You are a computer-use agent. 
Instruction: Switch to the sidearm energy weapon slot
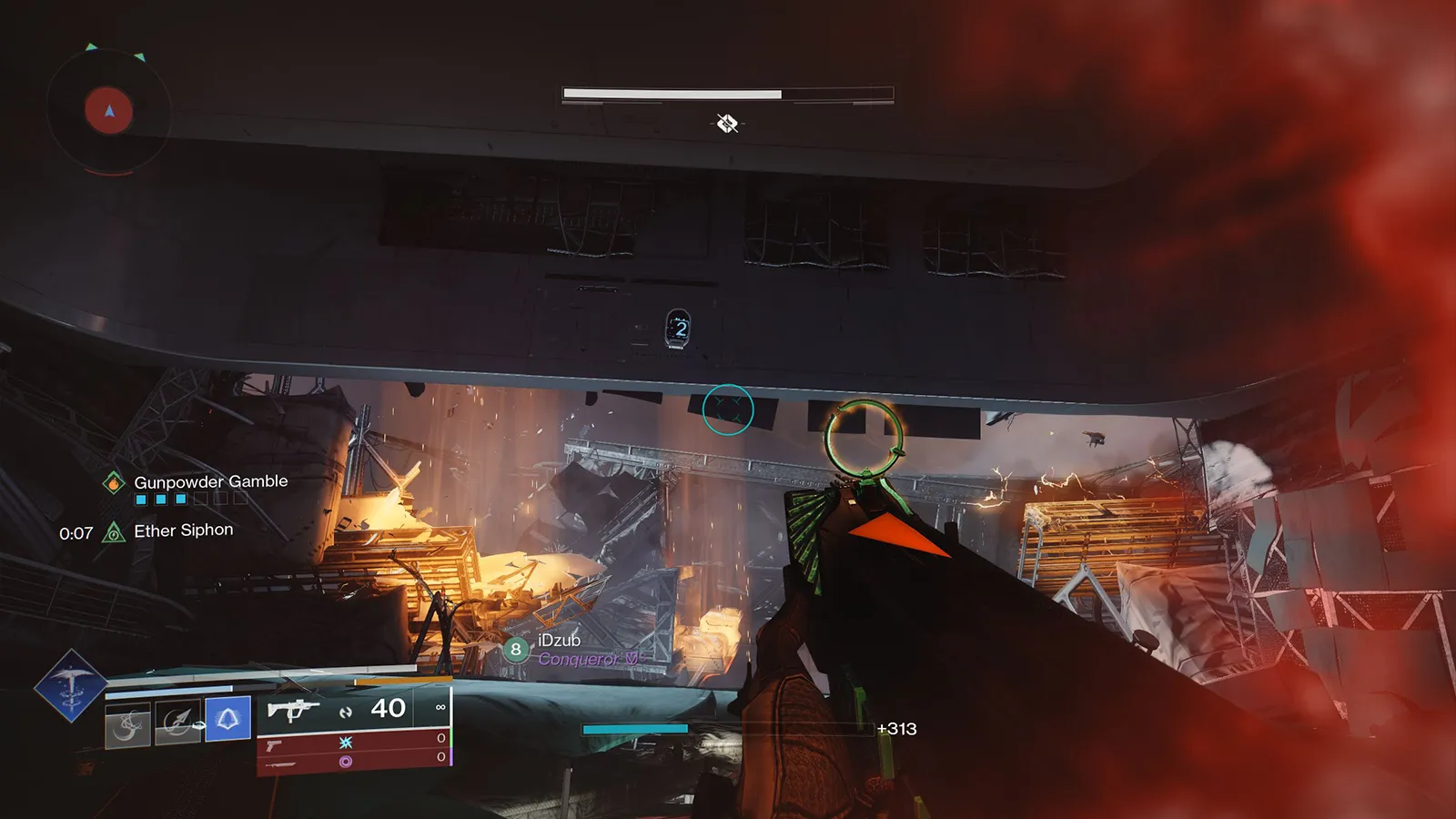[274, 745]
